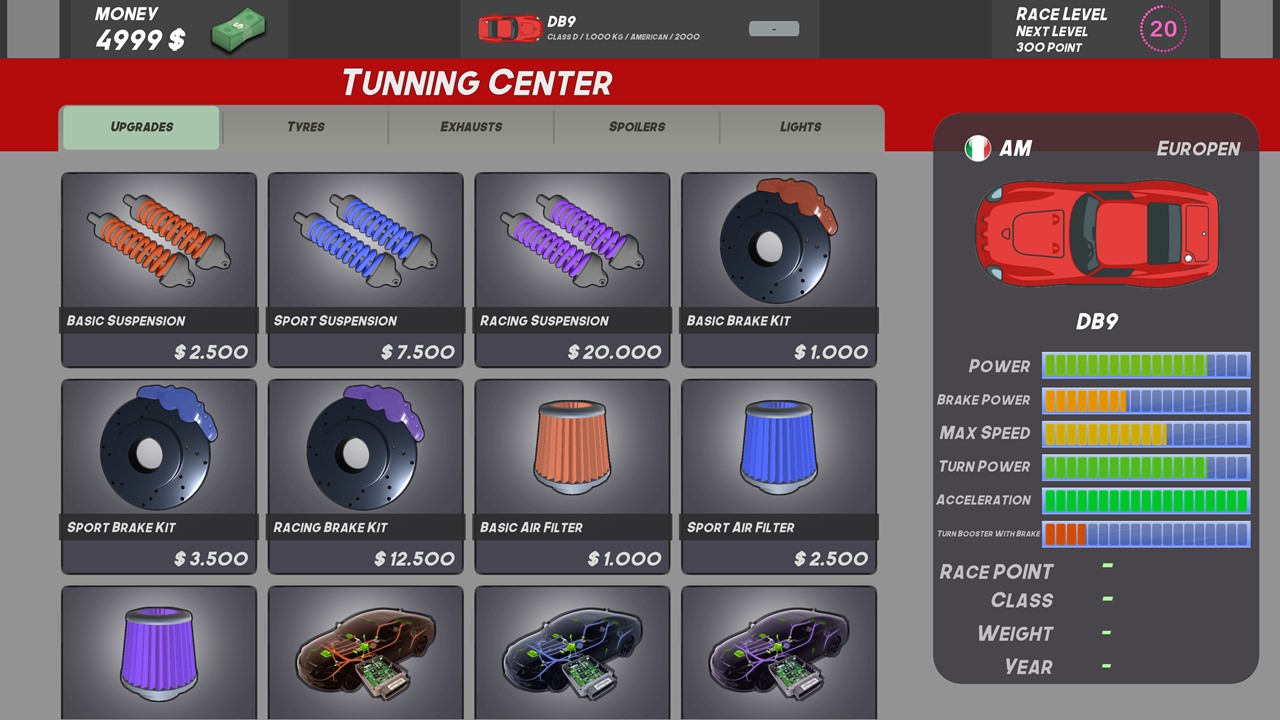Select the orange ECU chip upgrade
The width and height of the screenshot is (1280, 720).
coord(365,650)
